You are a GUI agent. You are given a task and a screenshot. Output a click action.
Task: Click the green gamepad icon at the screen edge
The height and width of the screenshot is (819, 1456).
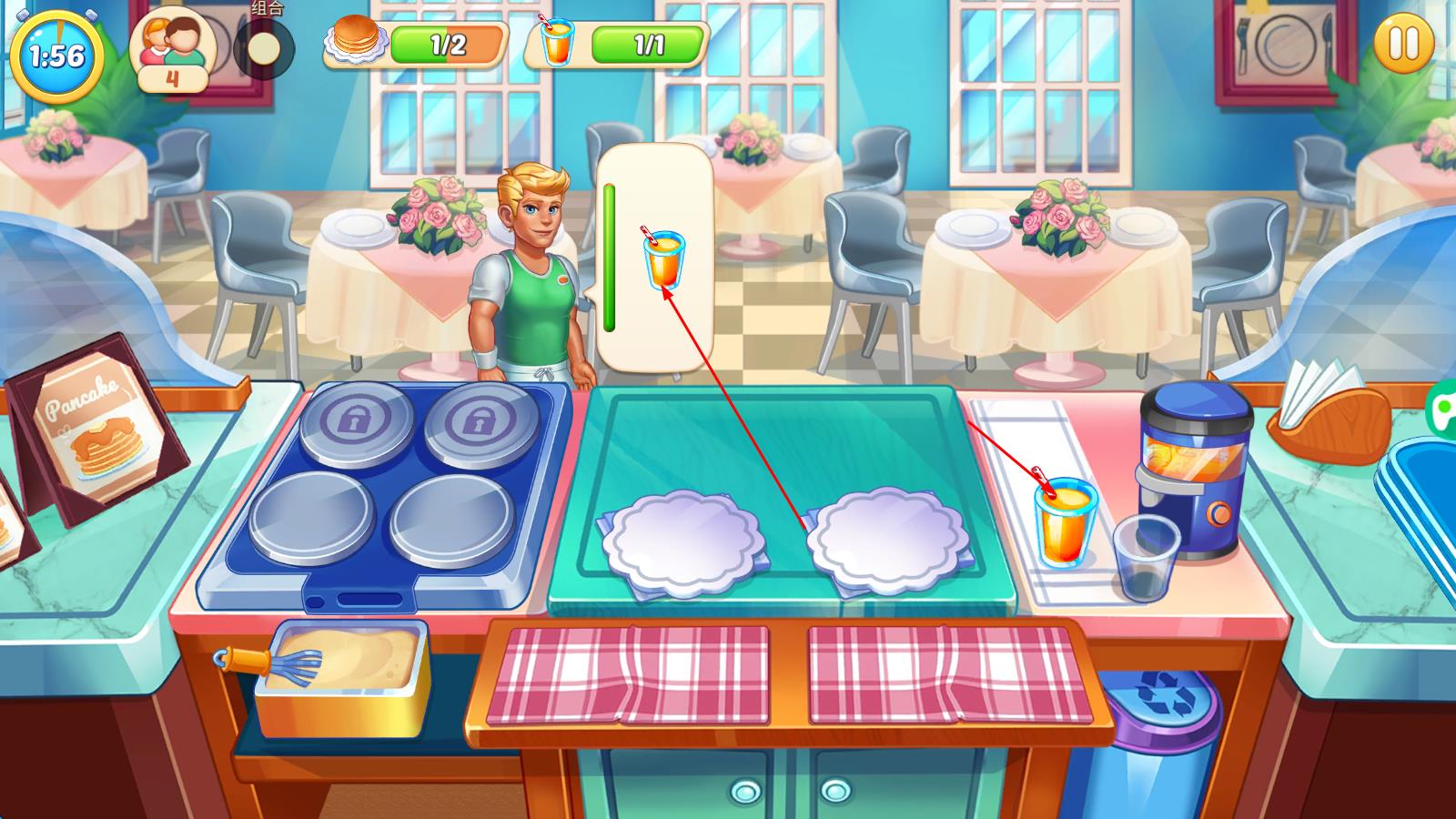(1441, 409)
